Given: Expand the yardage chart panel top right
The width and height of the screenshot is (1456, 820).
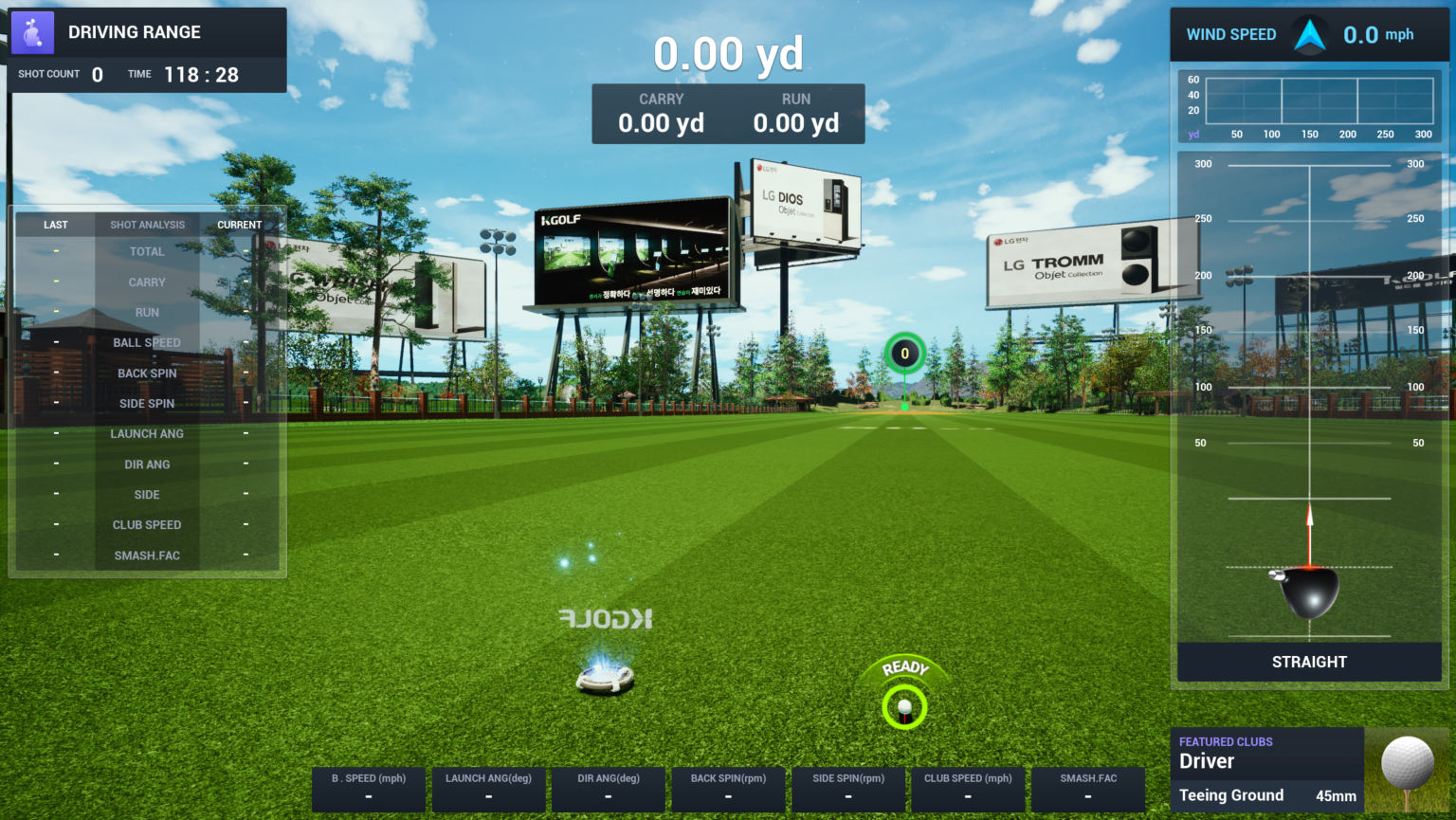Looking at the screenshot, I should [x=1309, y=106].
